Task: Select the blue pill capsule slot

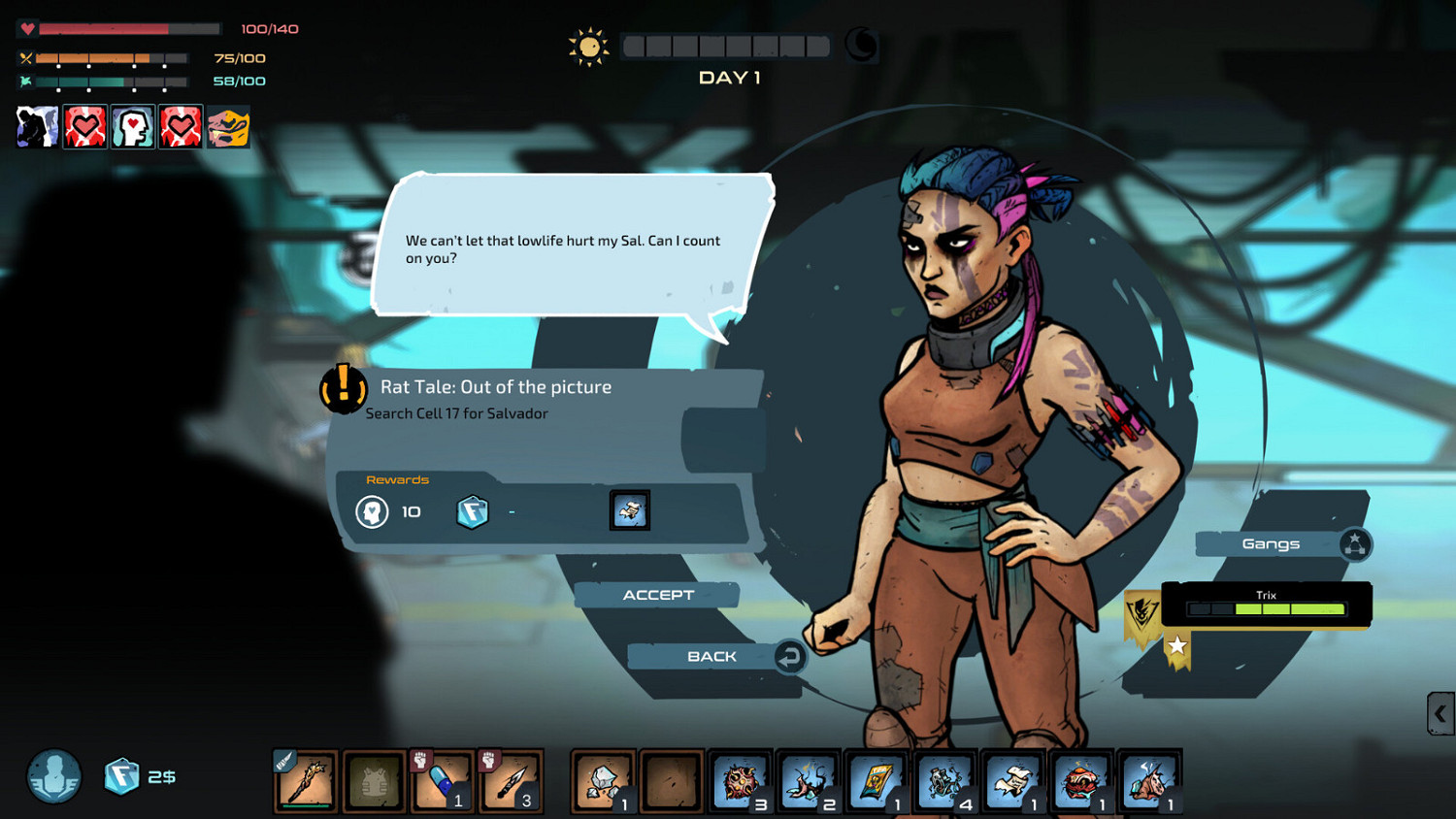Action: point(442,781)
